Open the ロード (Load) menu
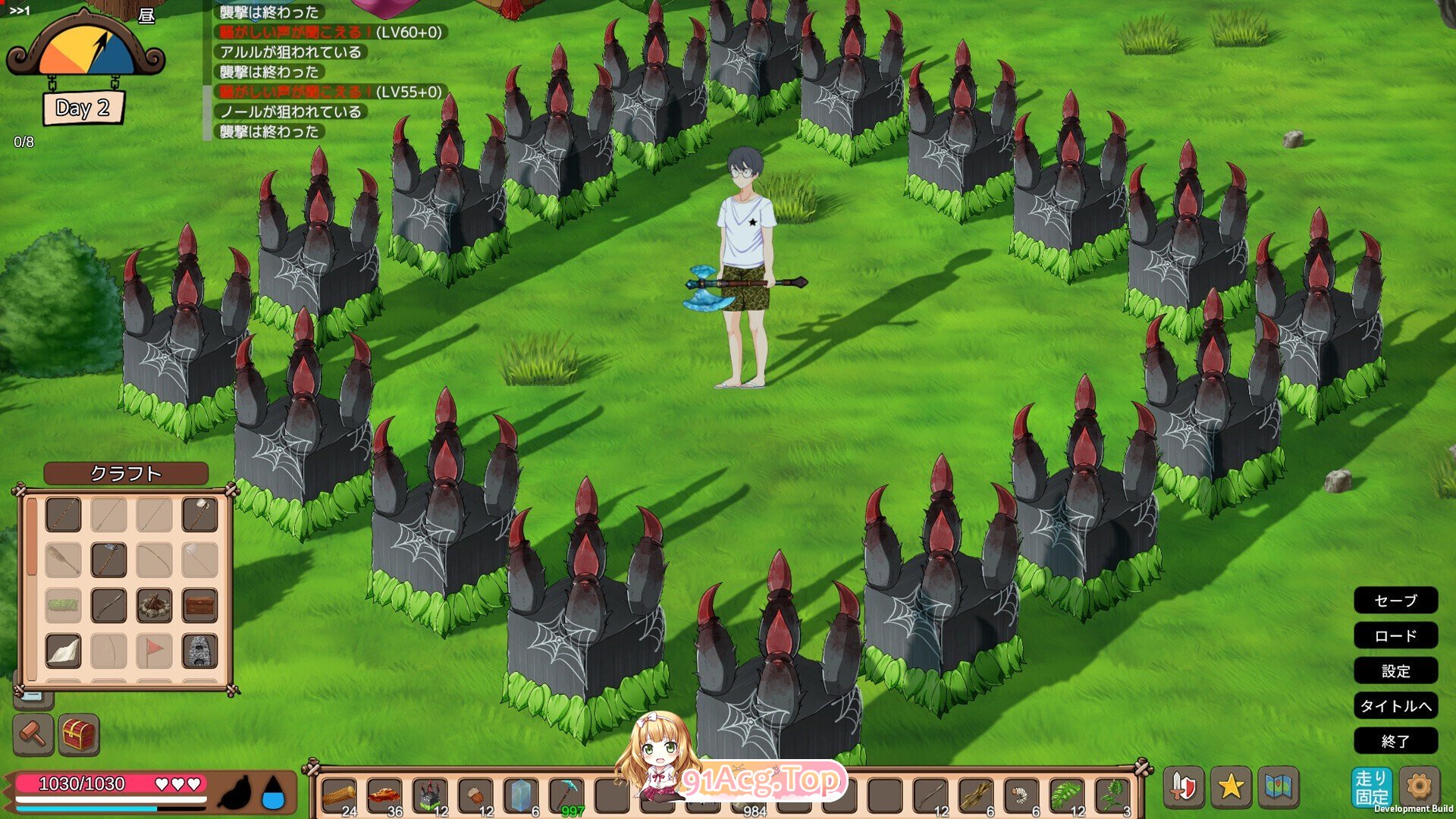 click(x=1395, y=635)
